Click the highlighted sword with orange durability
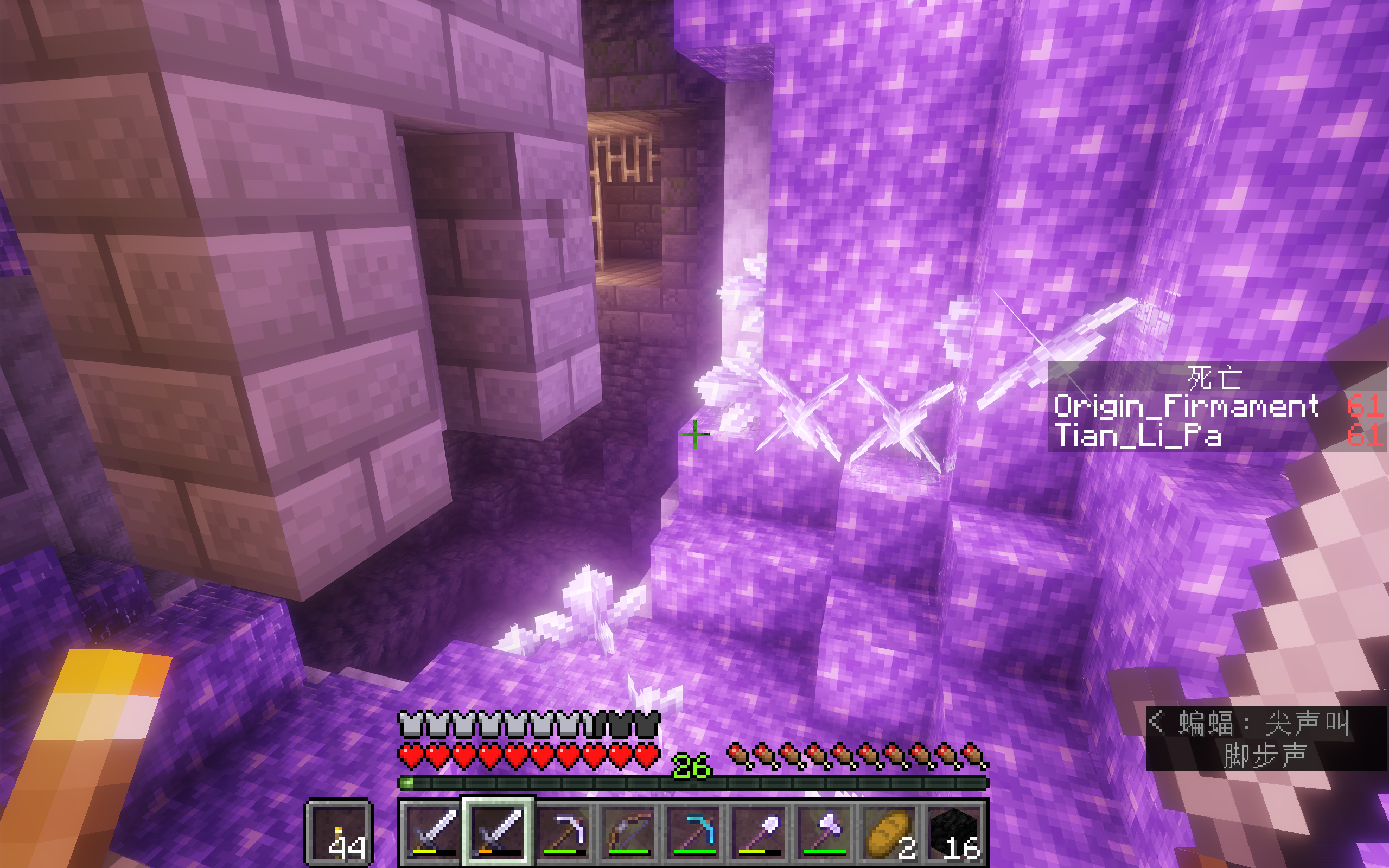This screenshot has width=1389, height=868. (x=498, y=832)
